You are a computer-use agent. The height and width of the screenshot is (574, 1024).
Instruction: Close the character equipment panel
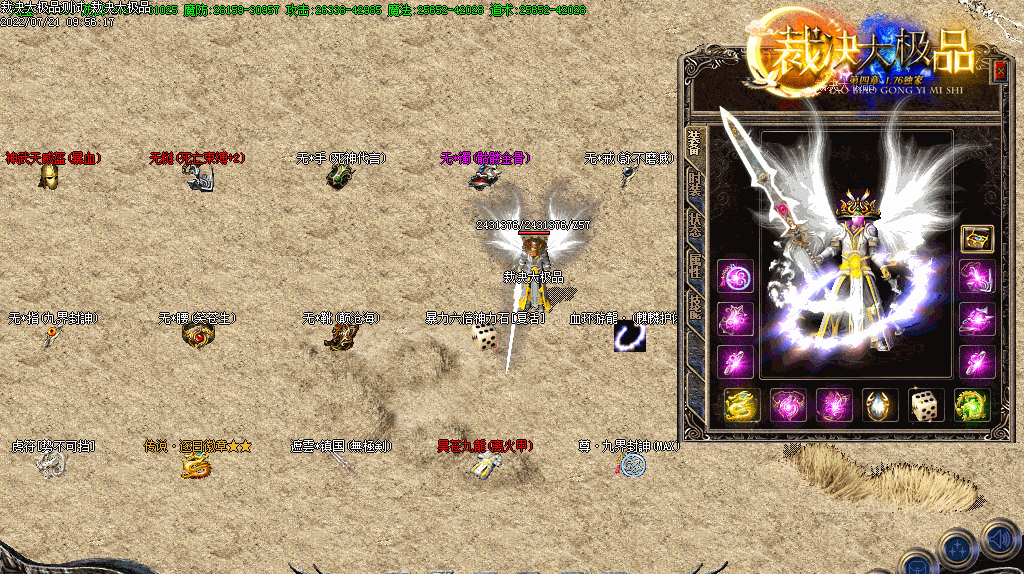(999, 71)
